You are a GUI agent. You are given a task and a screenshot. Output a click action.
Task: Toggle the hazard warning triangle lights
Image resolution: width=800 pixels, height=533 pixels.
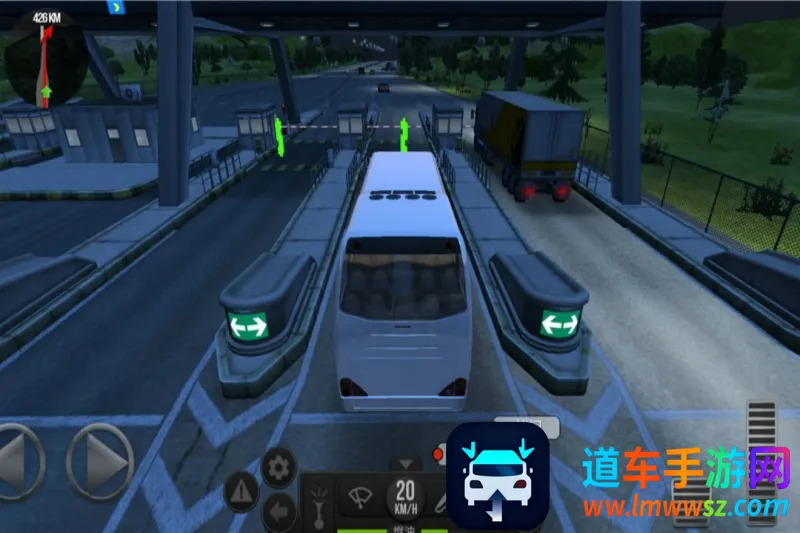[241, 491]
